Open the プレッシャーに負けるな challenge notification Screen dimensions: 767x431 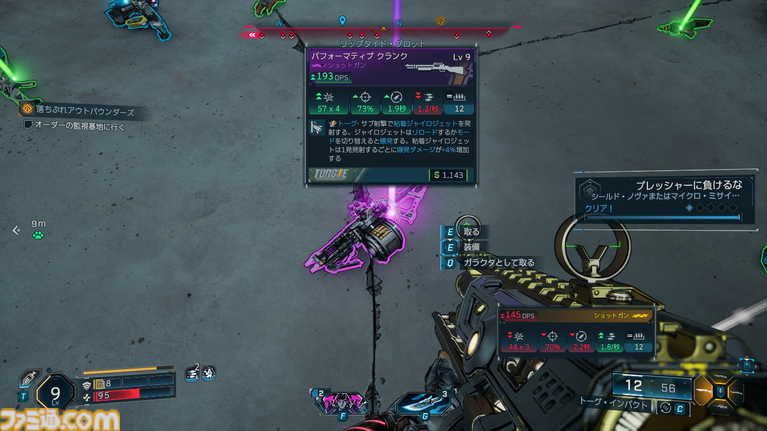pos(661,195)
